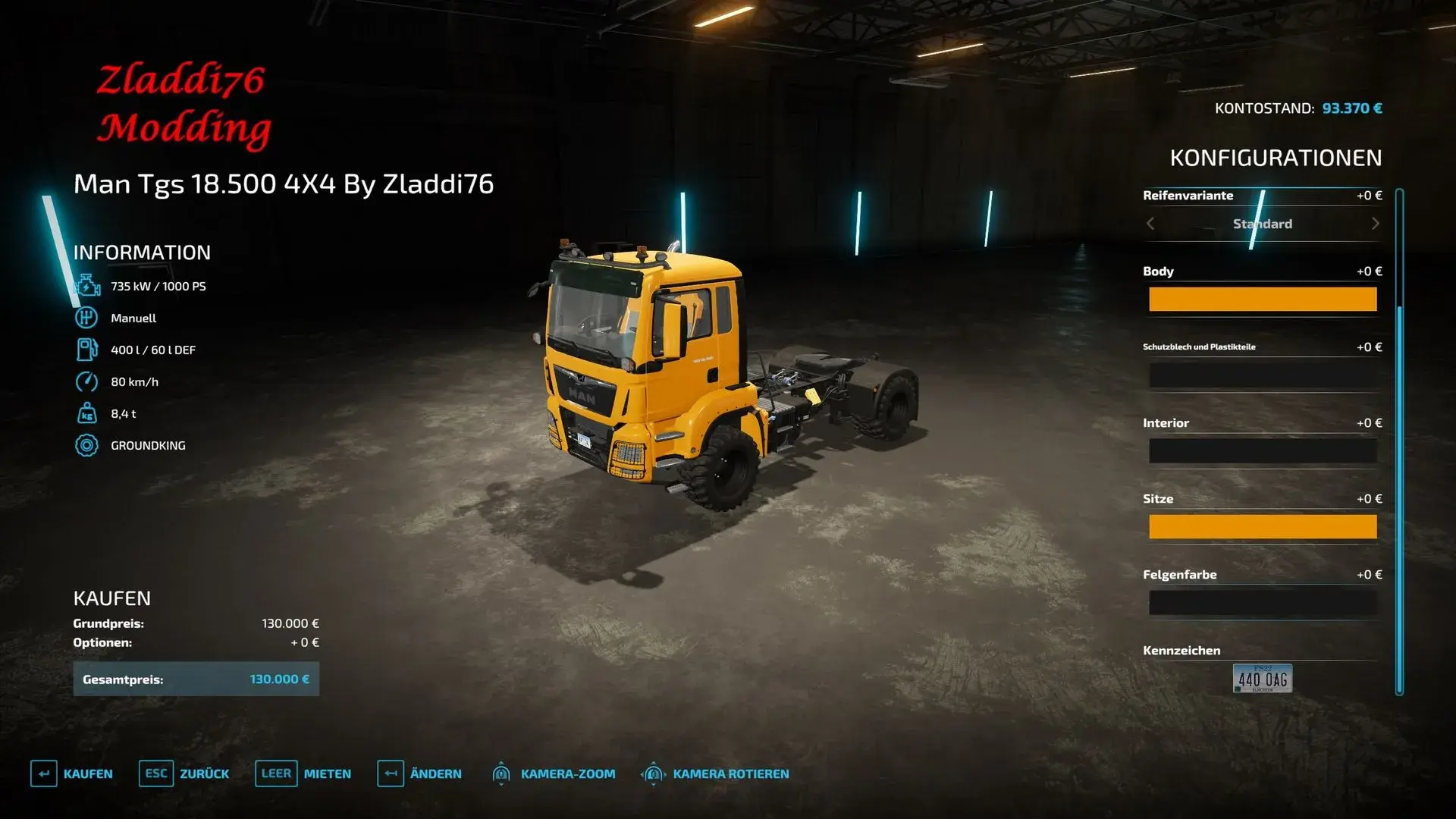Click the engine power info icon
1456x819 pixels.
click(89, 286)
